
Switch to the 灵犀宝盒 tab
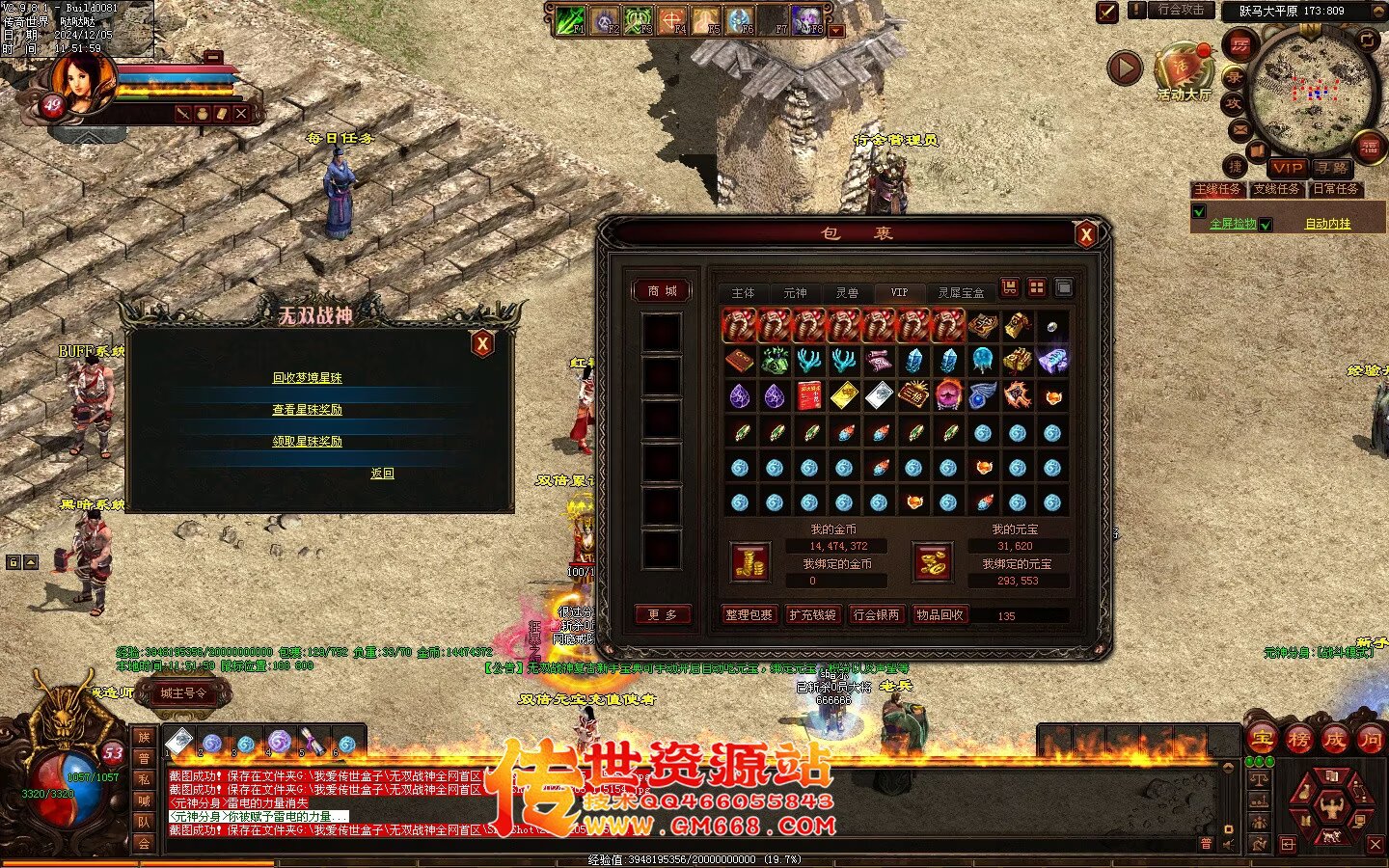tap(961, 292)
